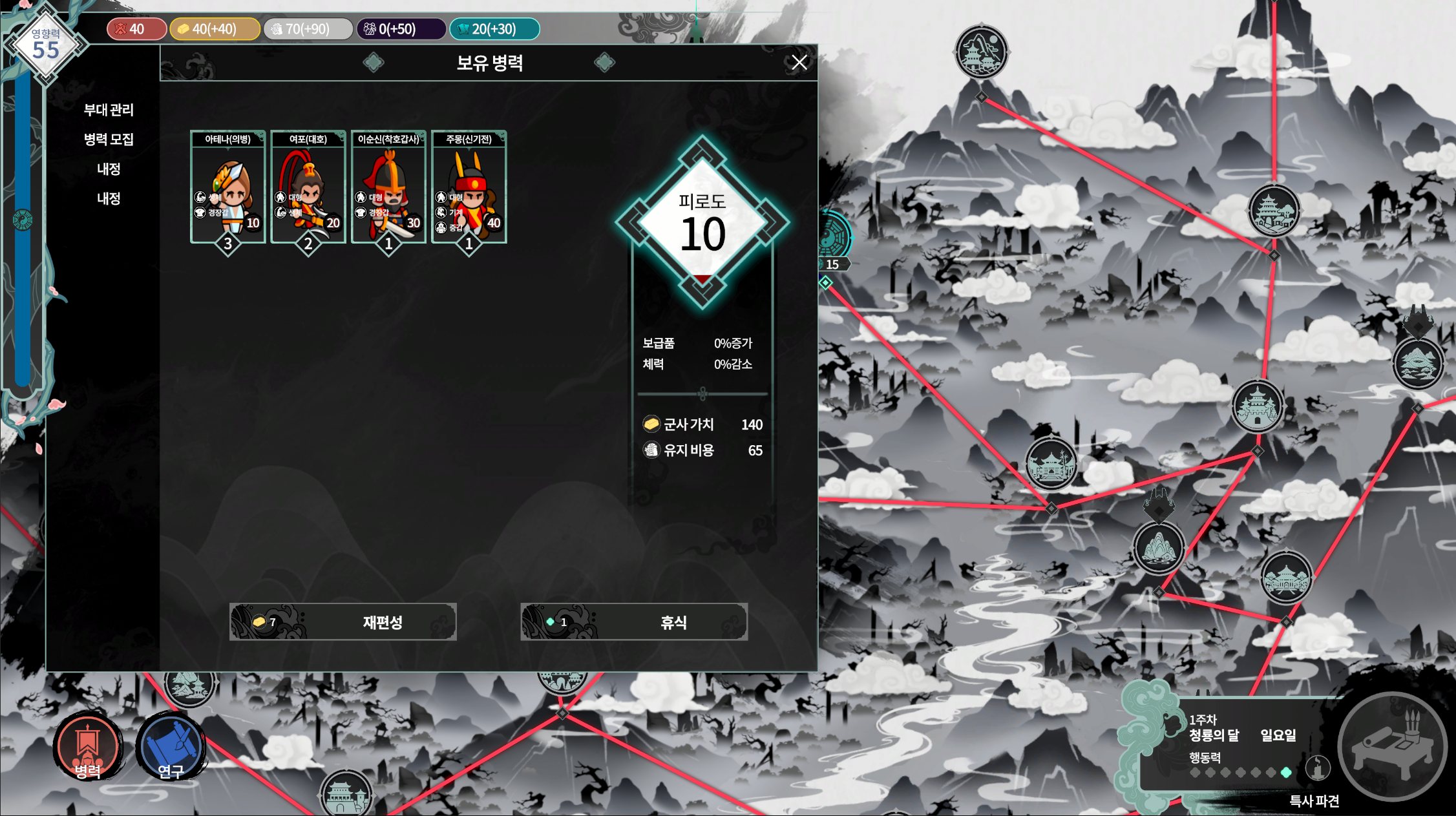Open the pagoda location marked 15 on map
The height and width of the screenshot is (816, 1456).
tap(832, 264)
